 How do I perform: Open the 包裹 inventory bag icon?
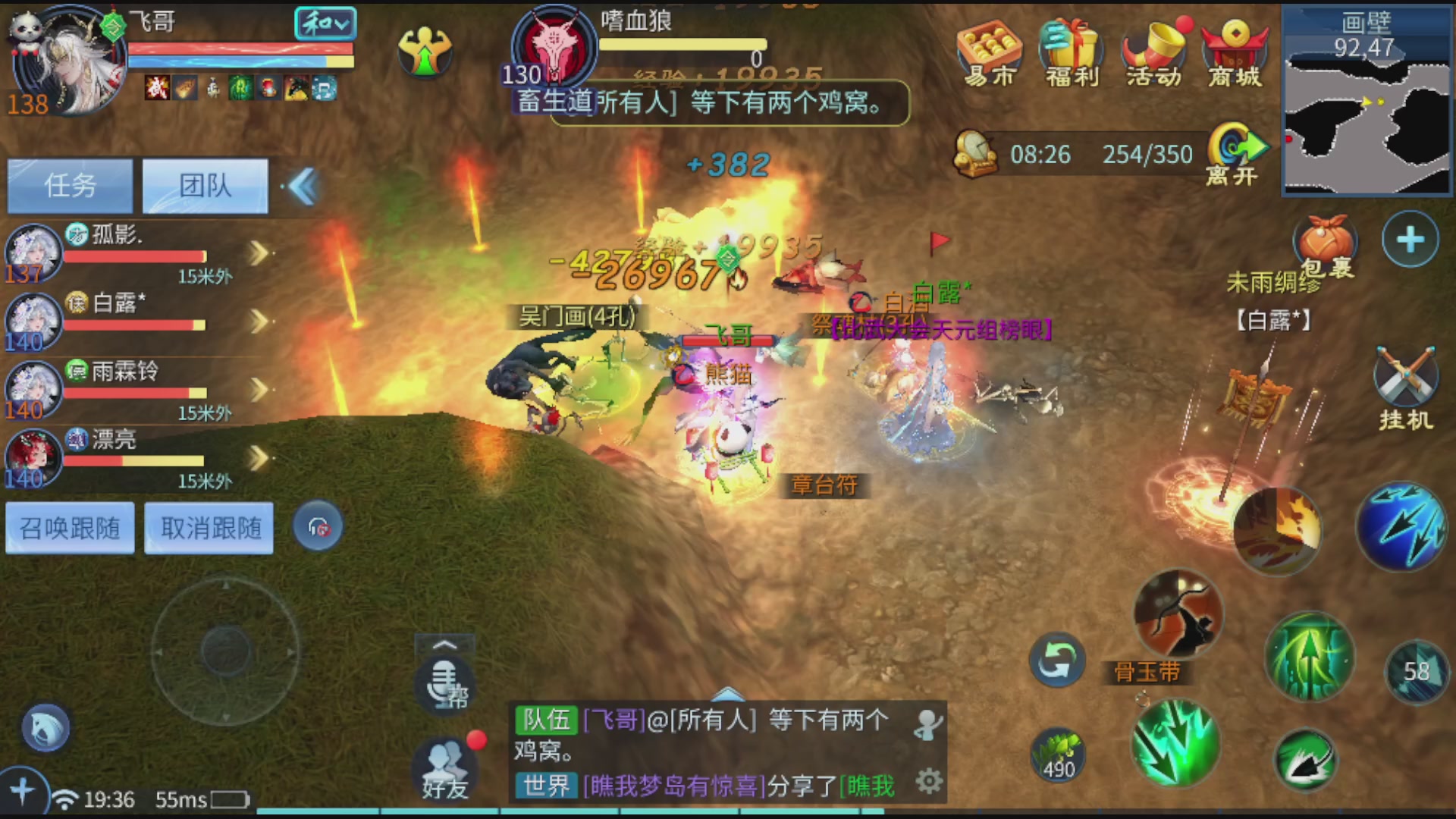(1324, 243)
